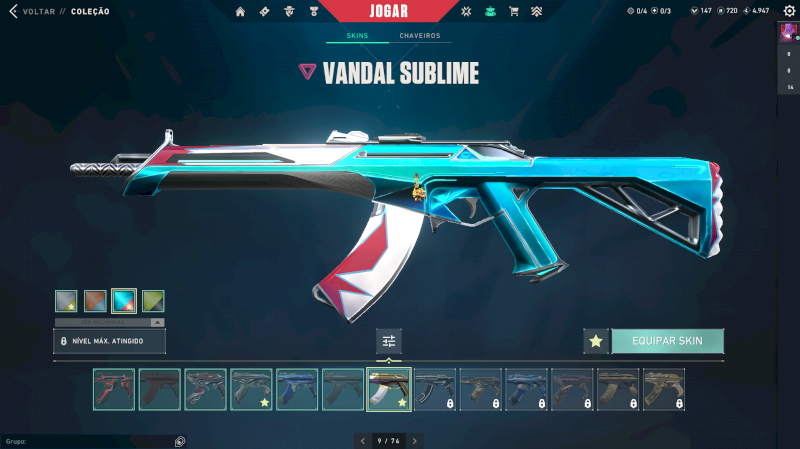
Task: Select the Skins tab
Action: pos(357,36)
